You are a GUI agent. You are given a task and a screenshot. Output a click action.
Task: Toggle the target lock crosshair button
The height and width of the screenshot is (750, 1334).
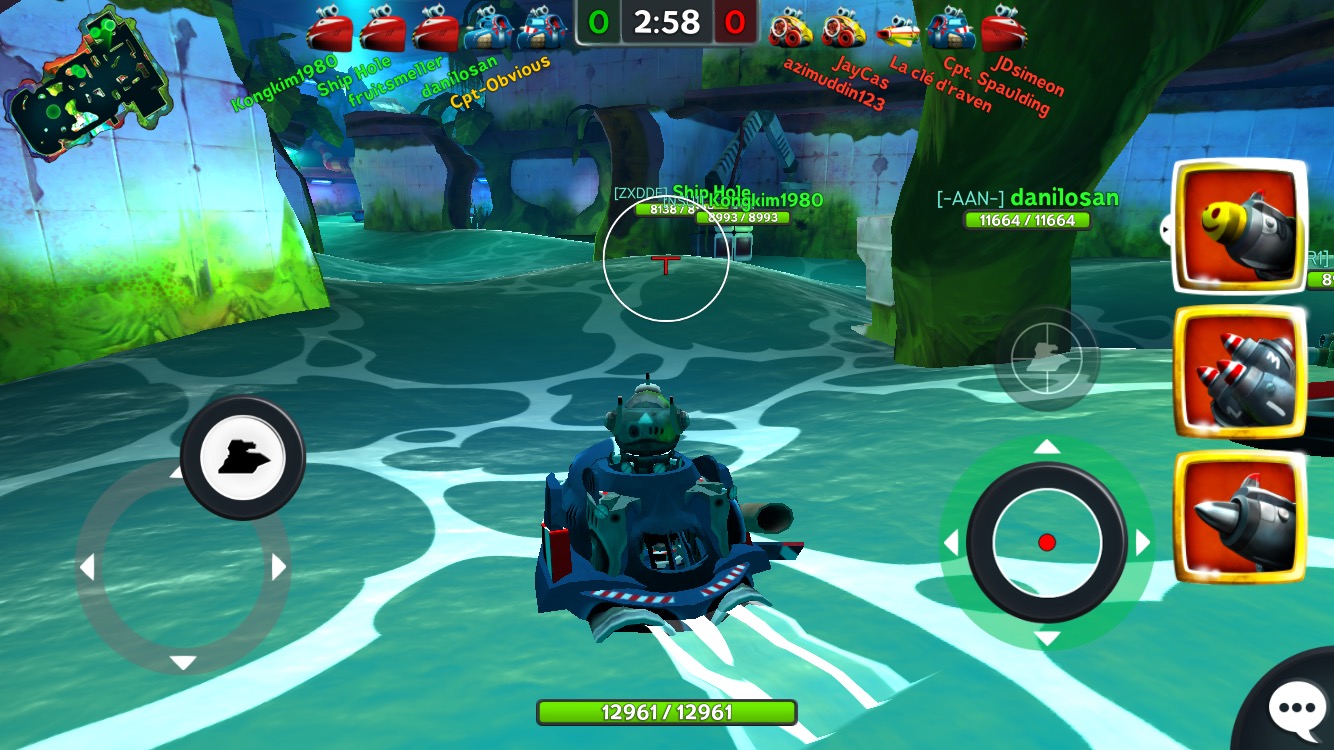[1047, 357]
